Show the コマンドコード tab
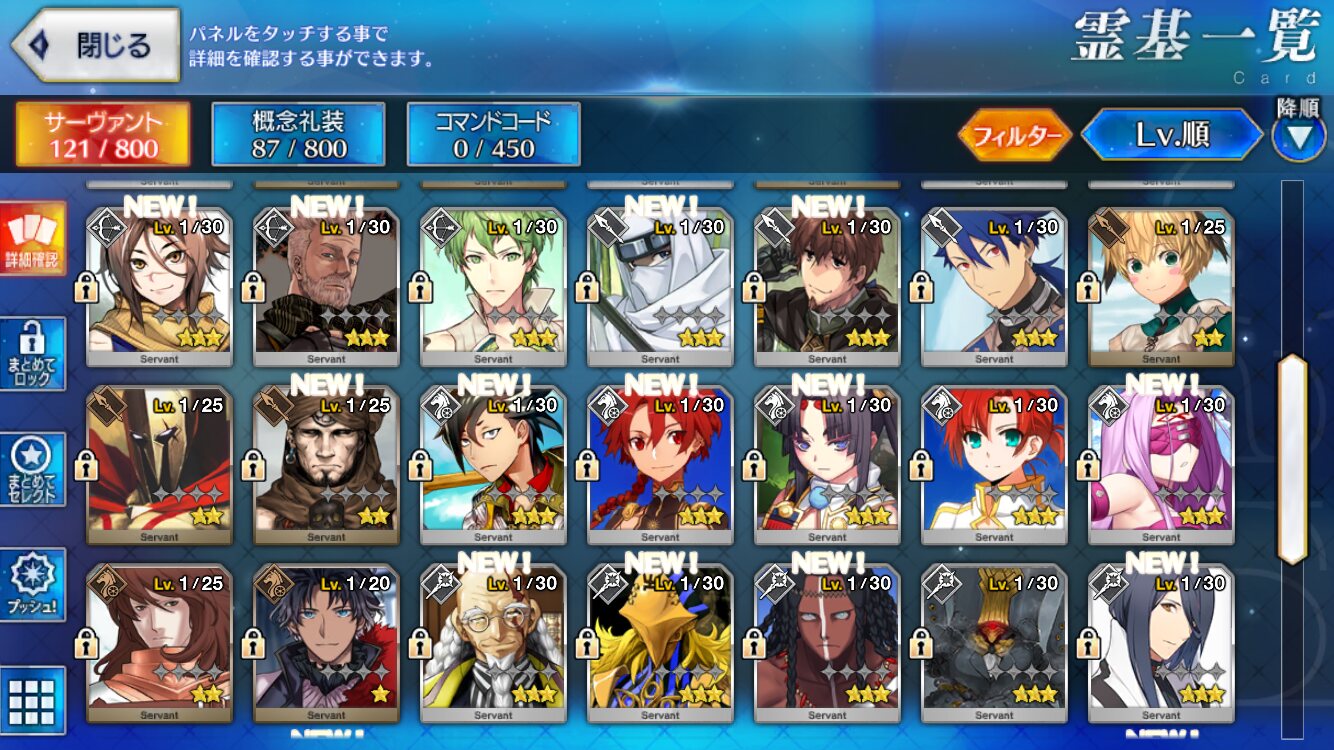This screenshot has width=1334, height=750. pos(493,135)
